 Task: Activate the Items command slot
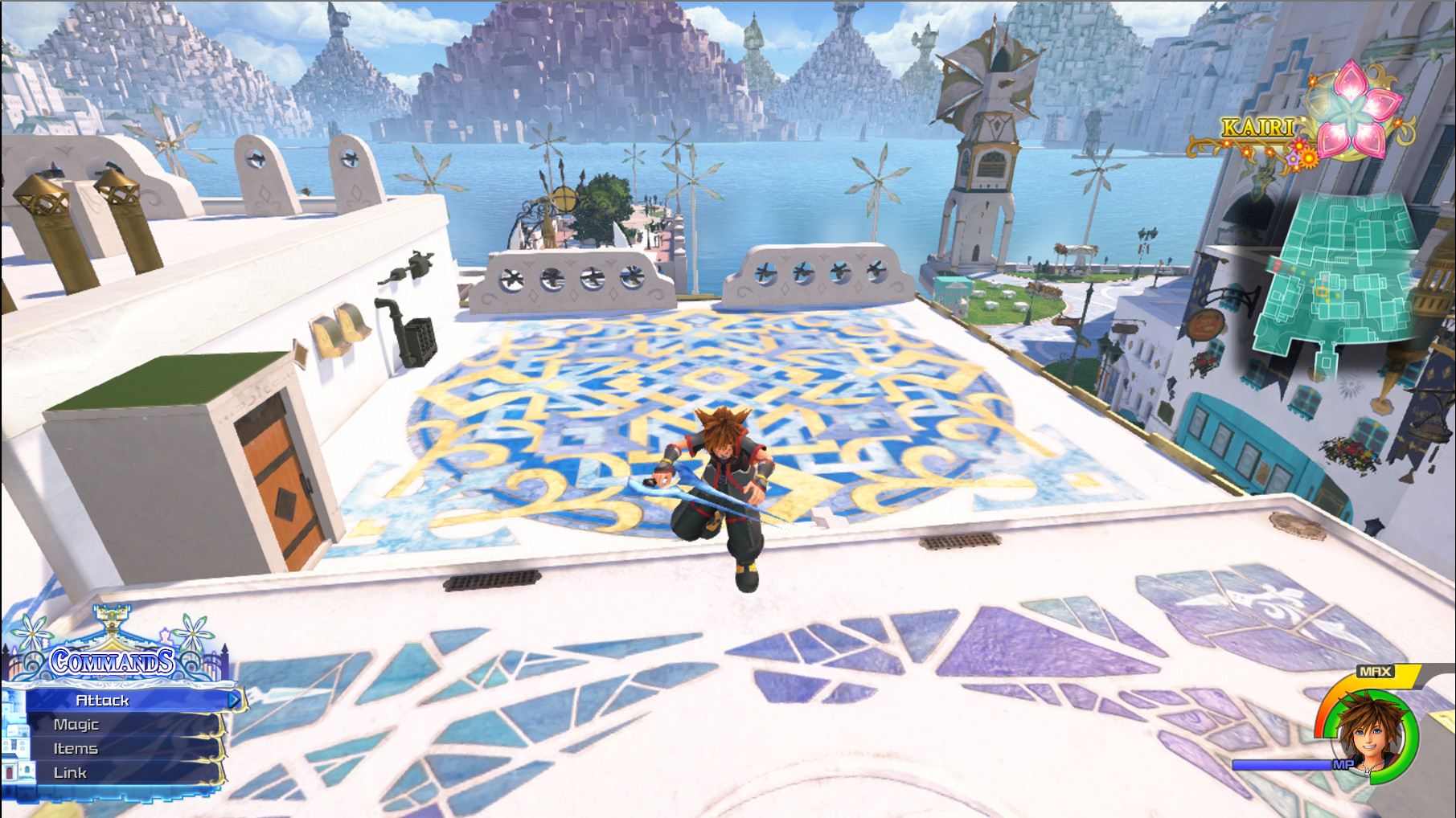[x=76, y=748]
